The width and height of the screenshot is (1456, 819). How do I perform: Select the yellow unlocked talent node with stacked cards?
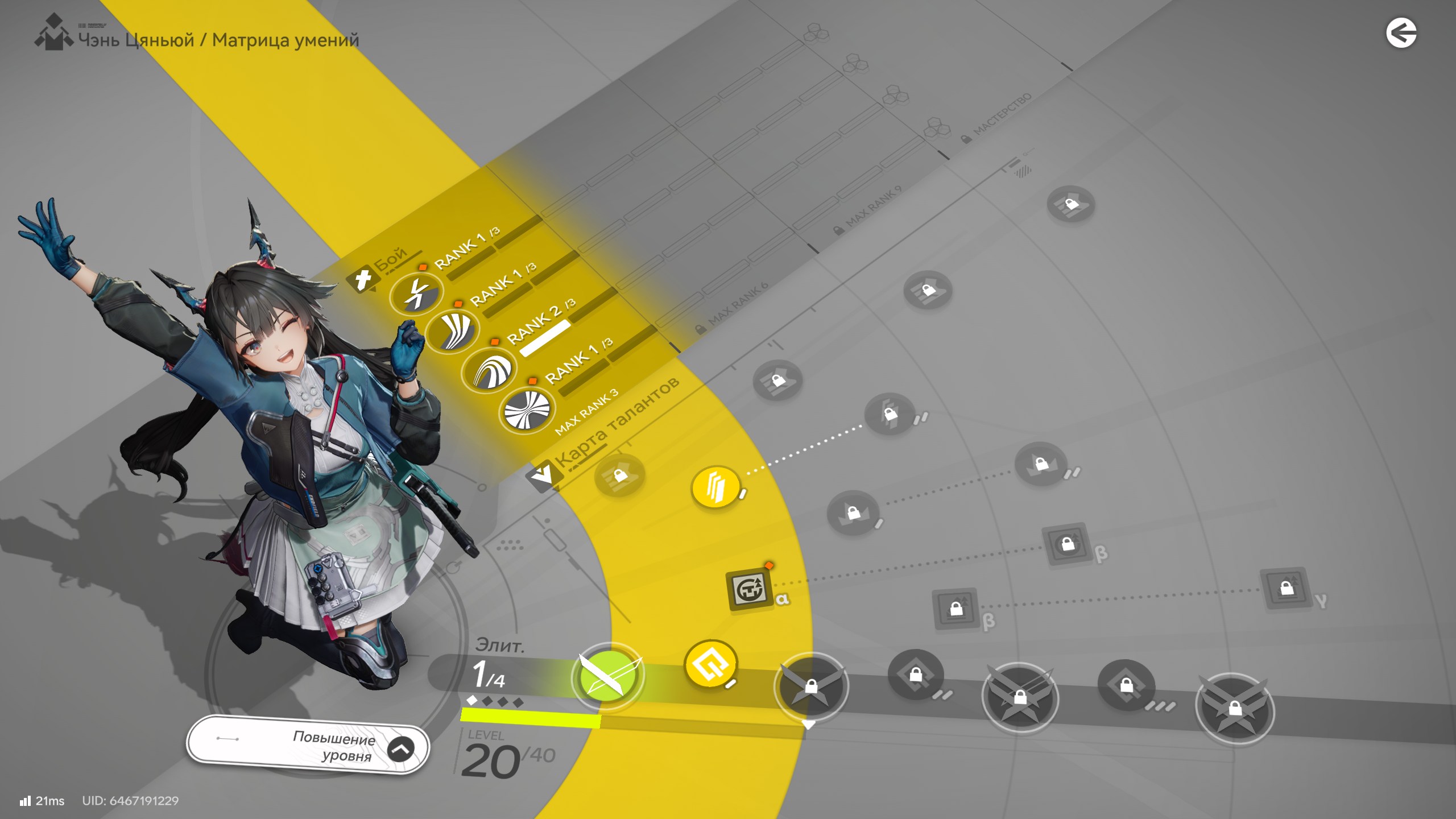pyautogui.click(x=715, y=487)
